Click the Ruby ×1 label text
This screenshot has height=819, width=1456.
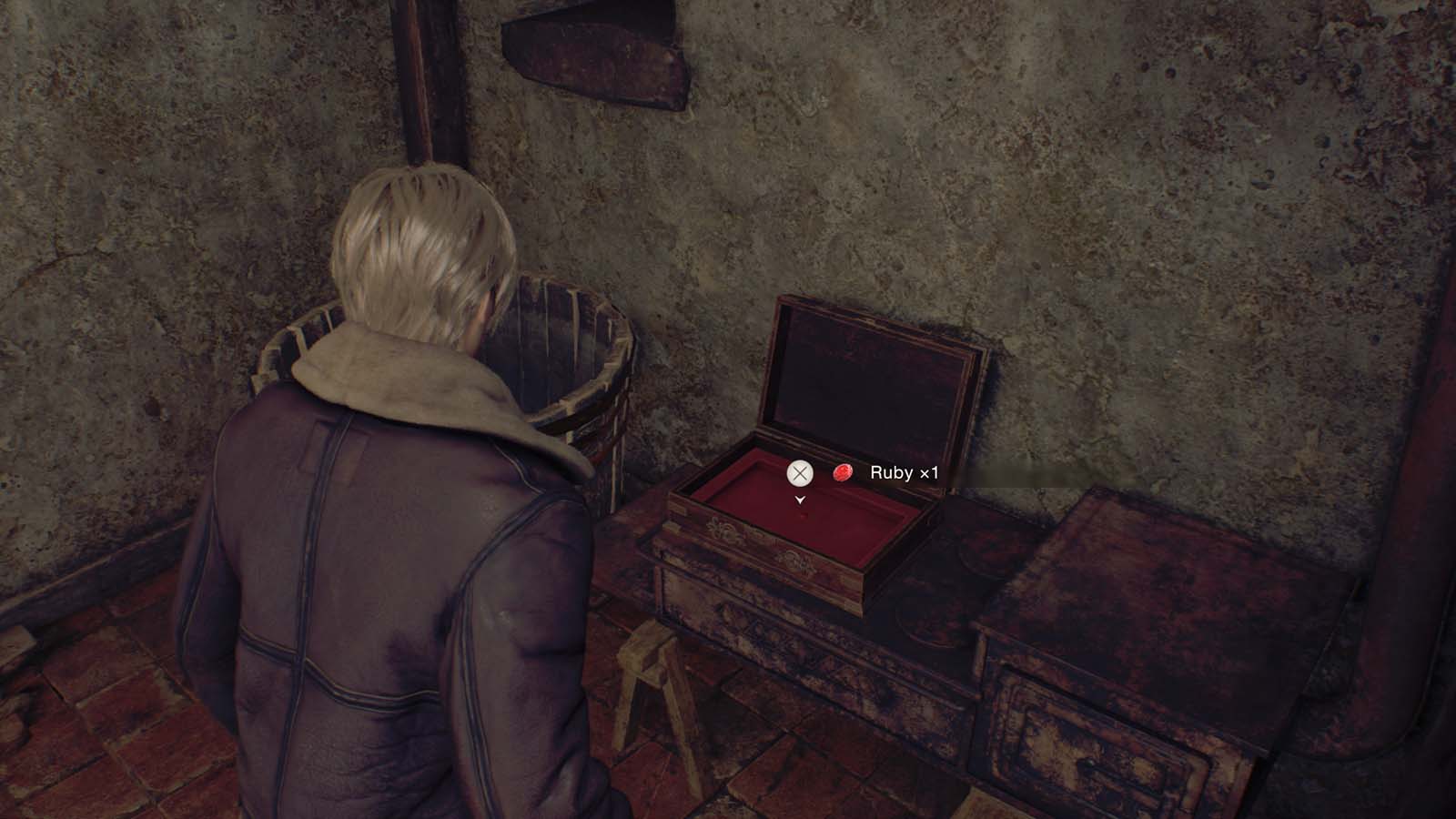coord(905,473)
